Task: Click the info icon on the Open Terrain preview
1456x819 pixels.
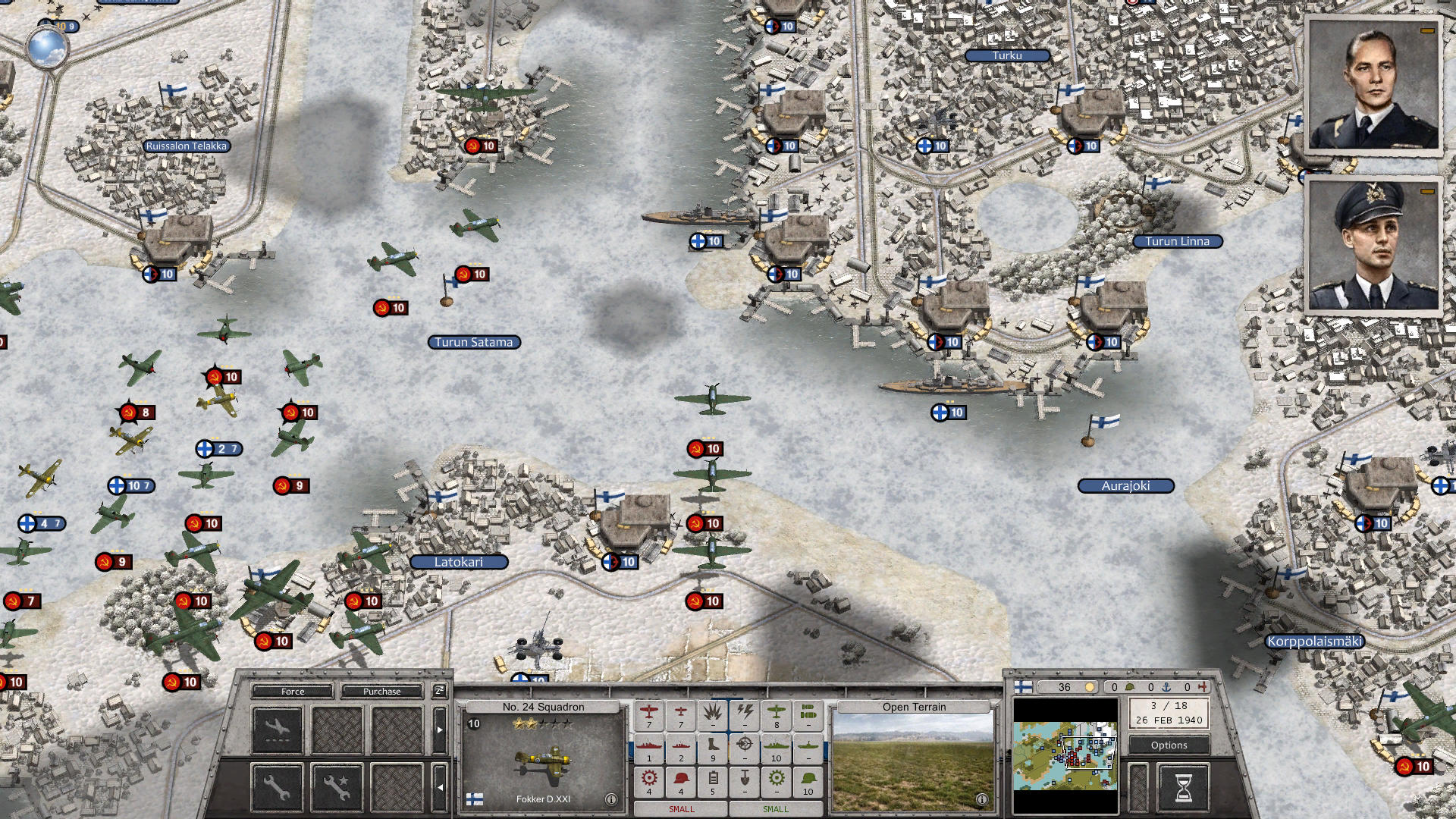Action: pyautogui.click(x=982, y=799)
